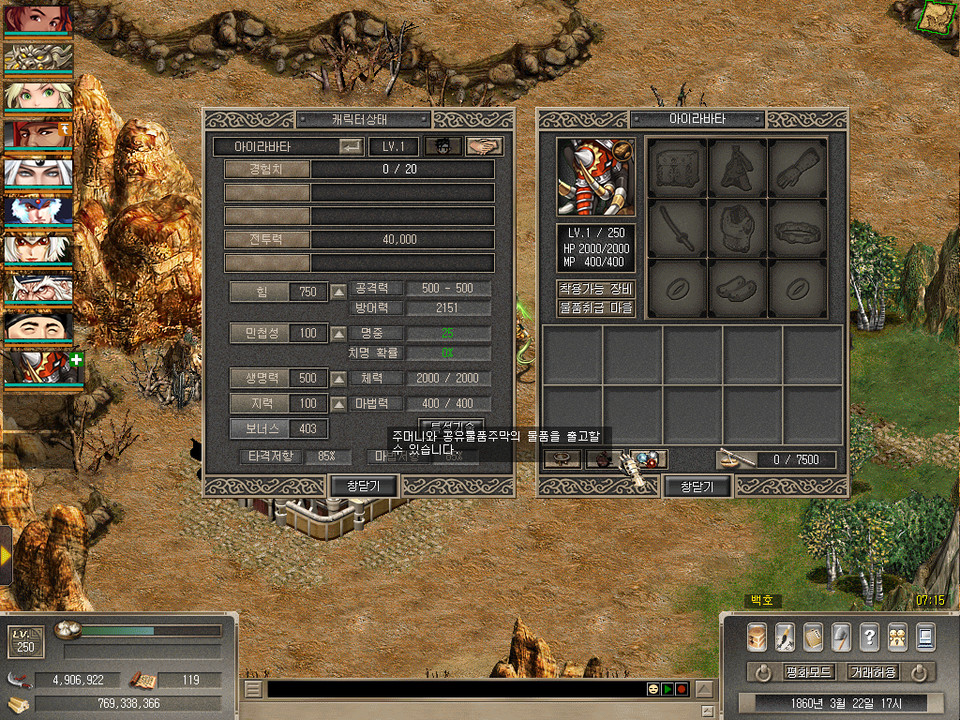Close the character status window (창닫기)

(365, 486)
